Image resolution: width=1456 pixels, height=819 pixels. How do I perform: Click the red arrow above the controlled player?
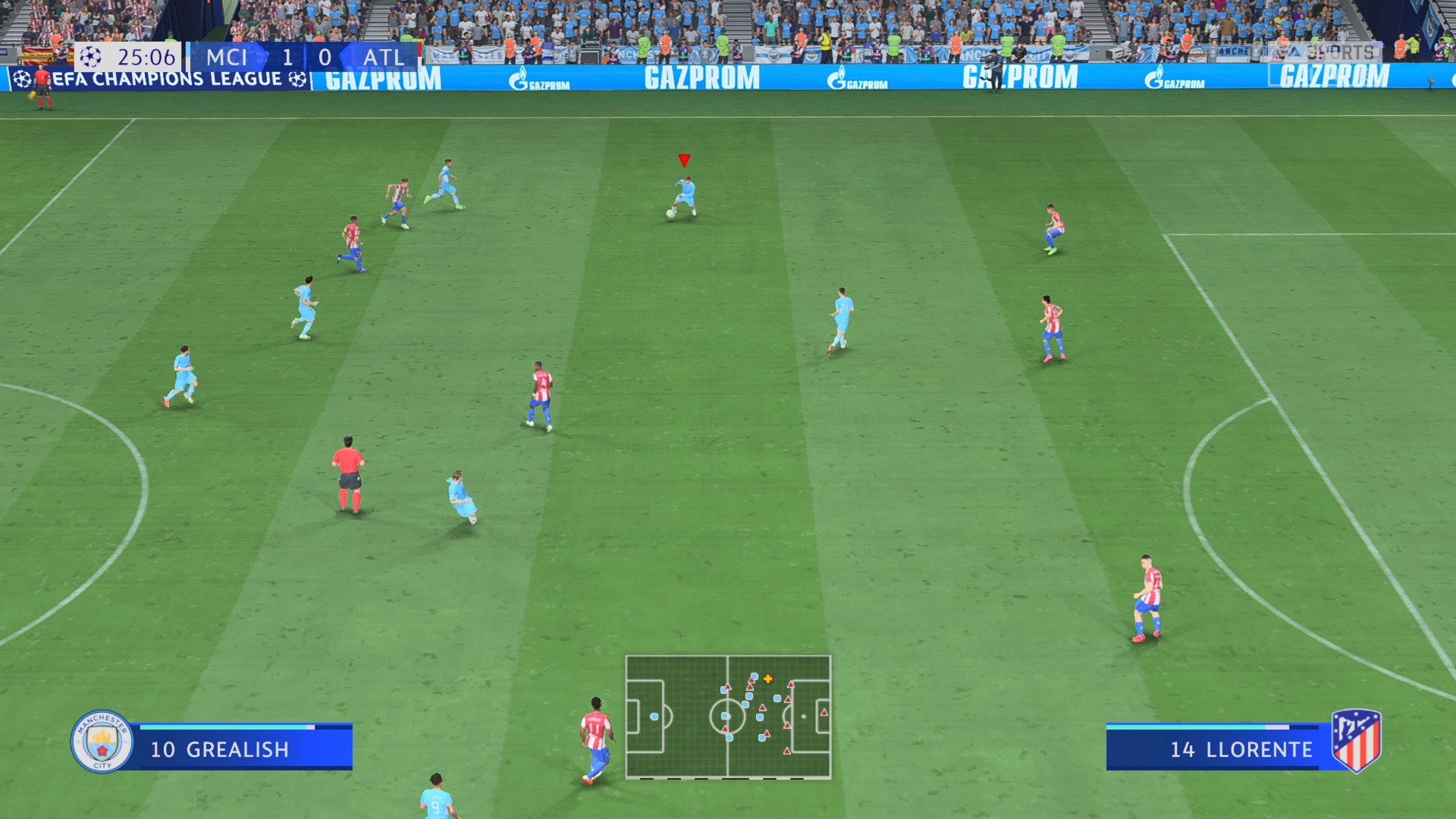[683, 160]
